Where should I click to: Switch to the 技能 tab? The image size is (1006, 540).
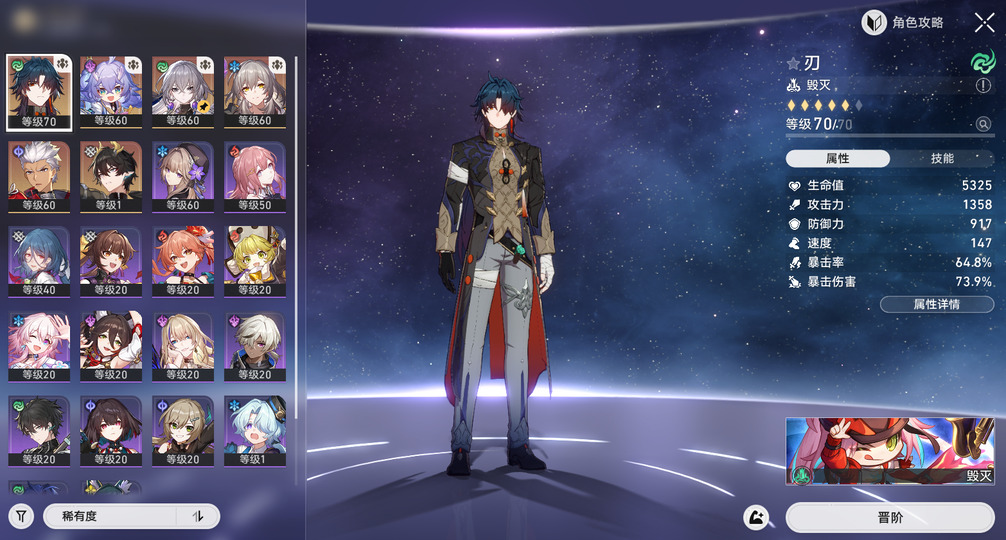click(941, 159)
